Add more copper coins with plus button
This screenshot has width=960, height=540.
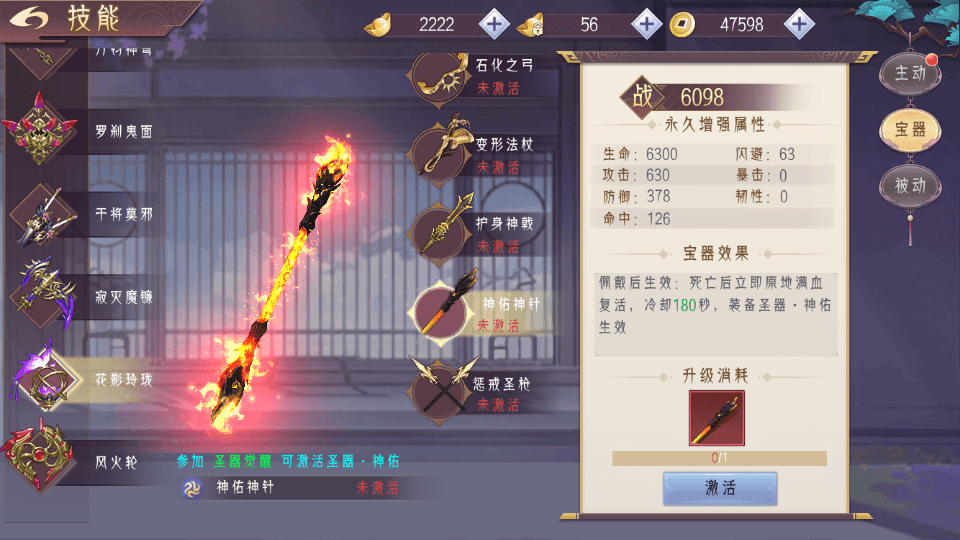tap(798, 24)
